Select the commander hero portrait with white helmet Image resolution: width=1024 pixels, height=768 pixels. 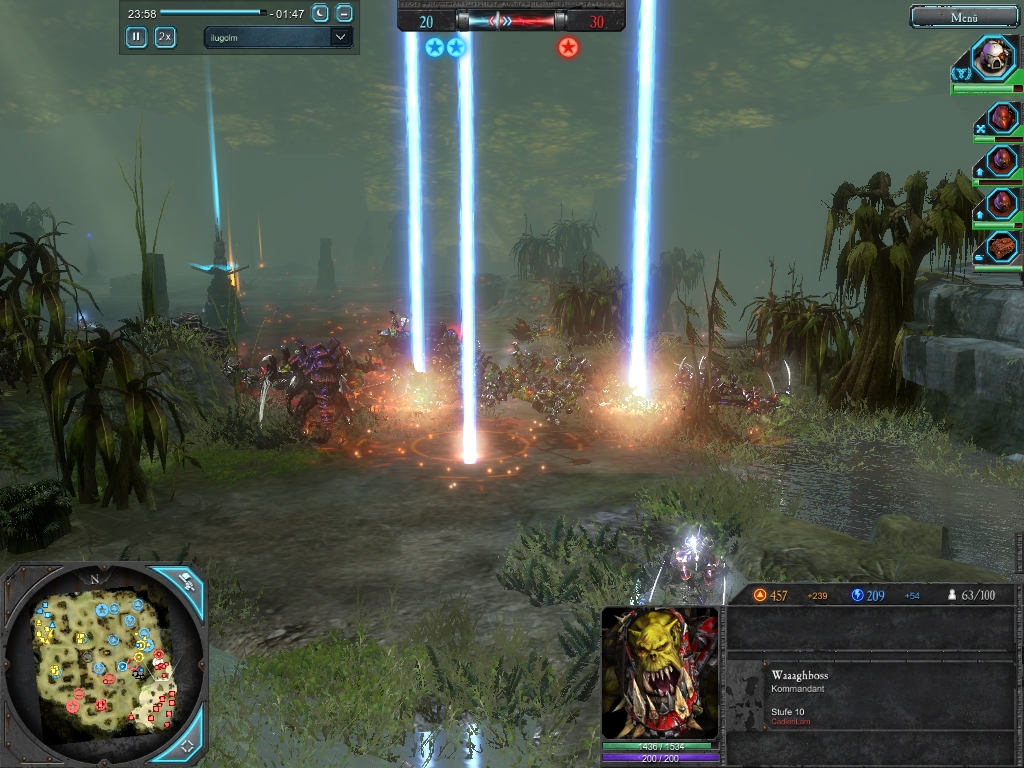coord(993,57)
